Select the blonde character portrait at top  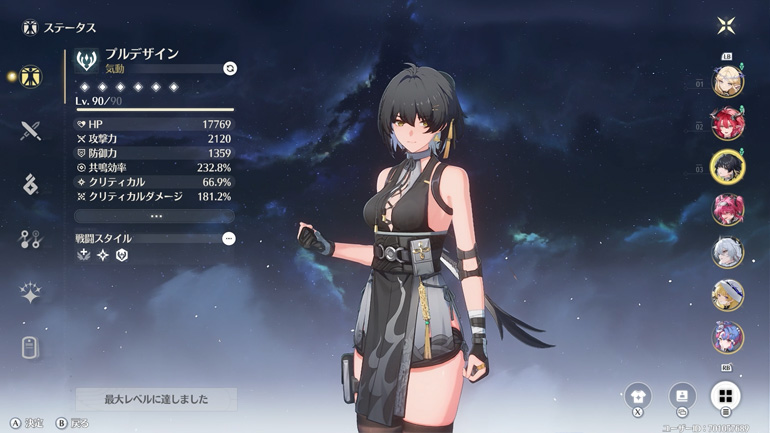point(727,81)
